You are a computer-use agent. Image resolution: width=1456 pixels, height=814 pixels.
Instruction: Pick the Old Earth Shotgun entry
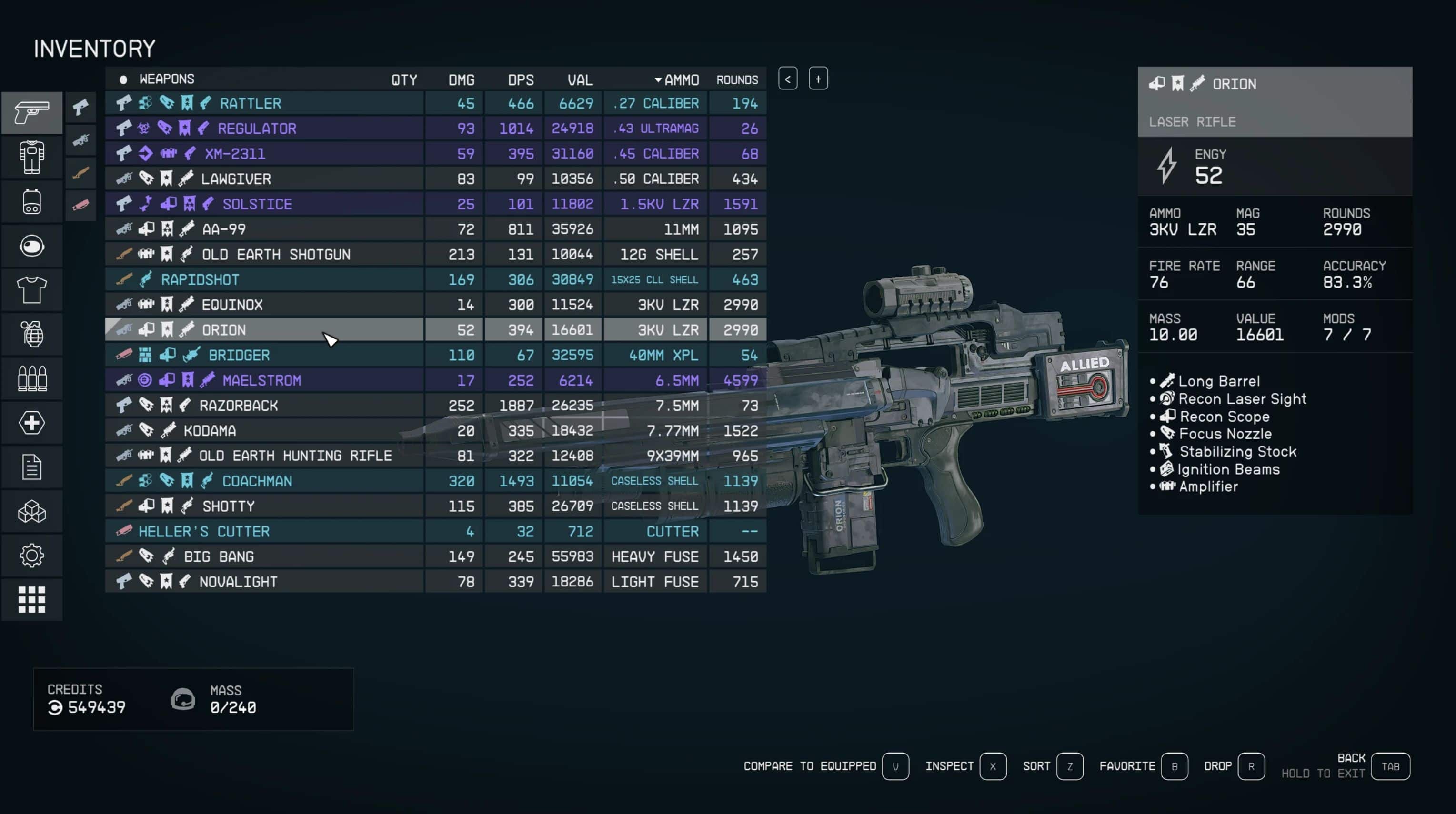point(276,255)
